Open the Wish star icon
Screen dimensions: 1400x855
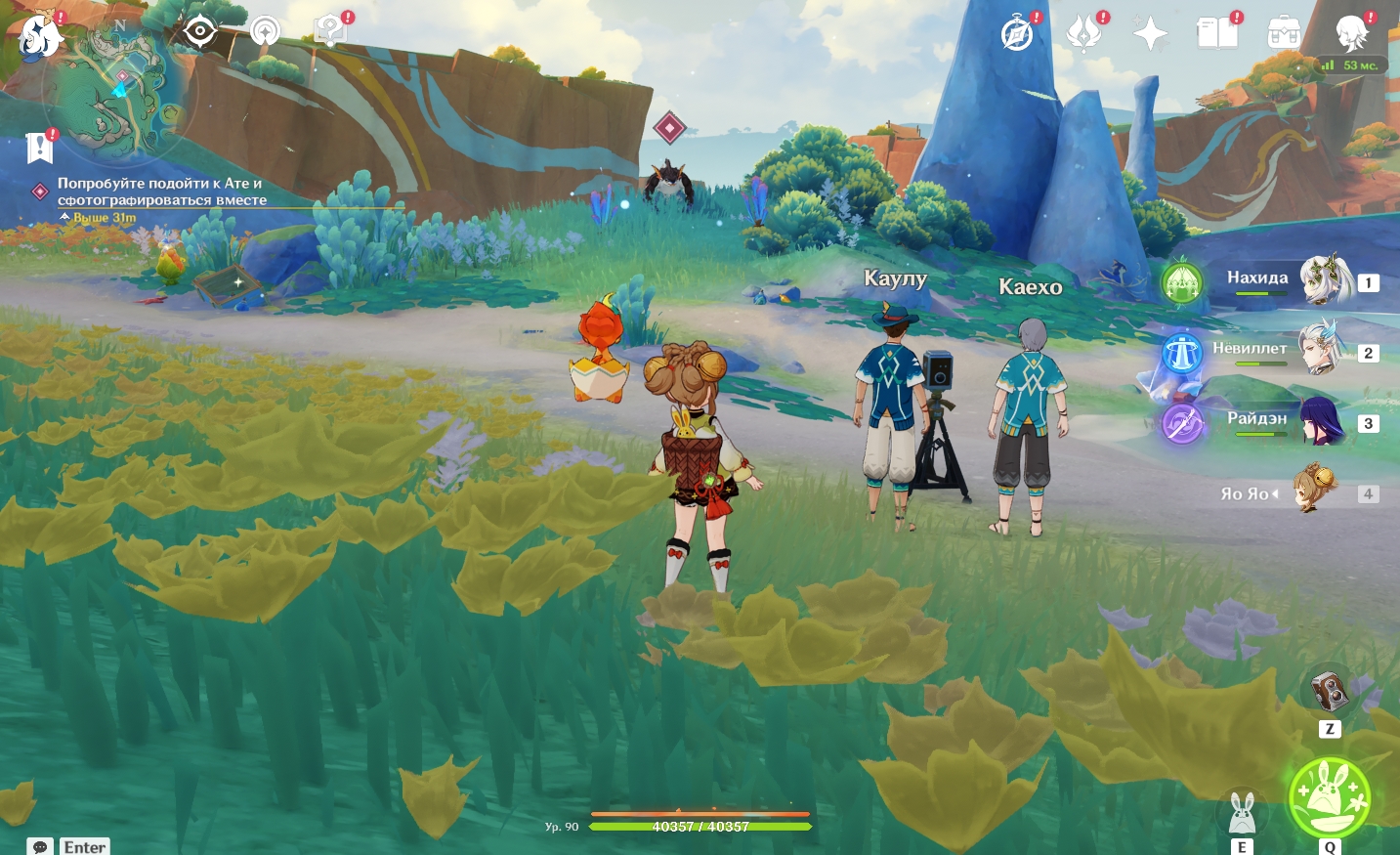coord(1150,34)
